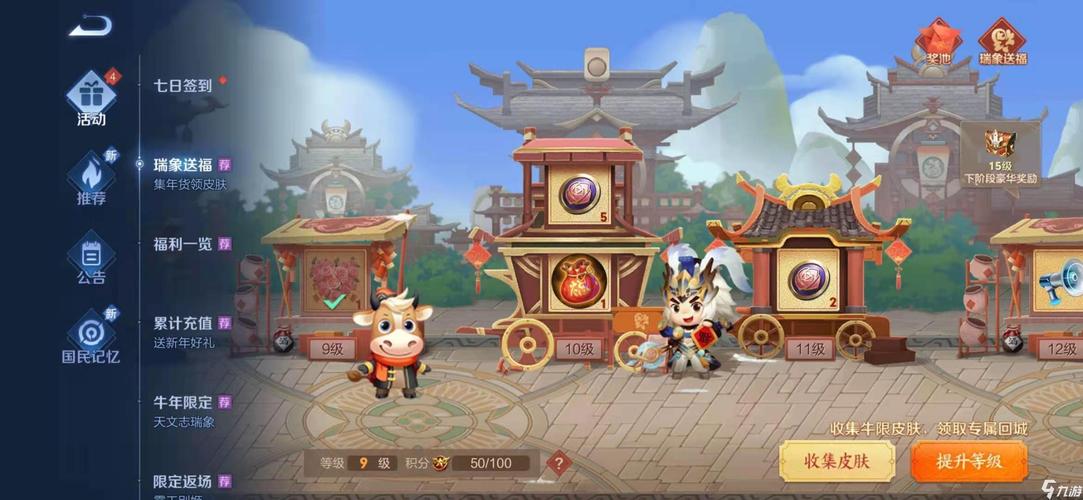Screen dimensions: 1083x500
Task: Open the red question mark help
Action: (560, 463)
